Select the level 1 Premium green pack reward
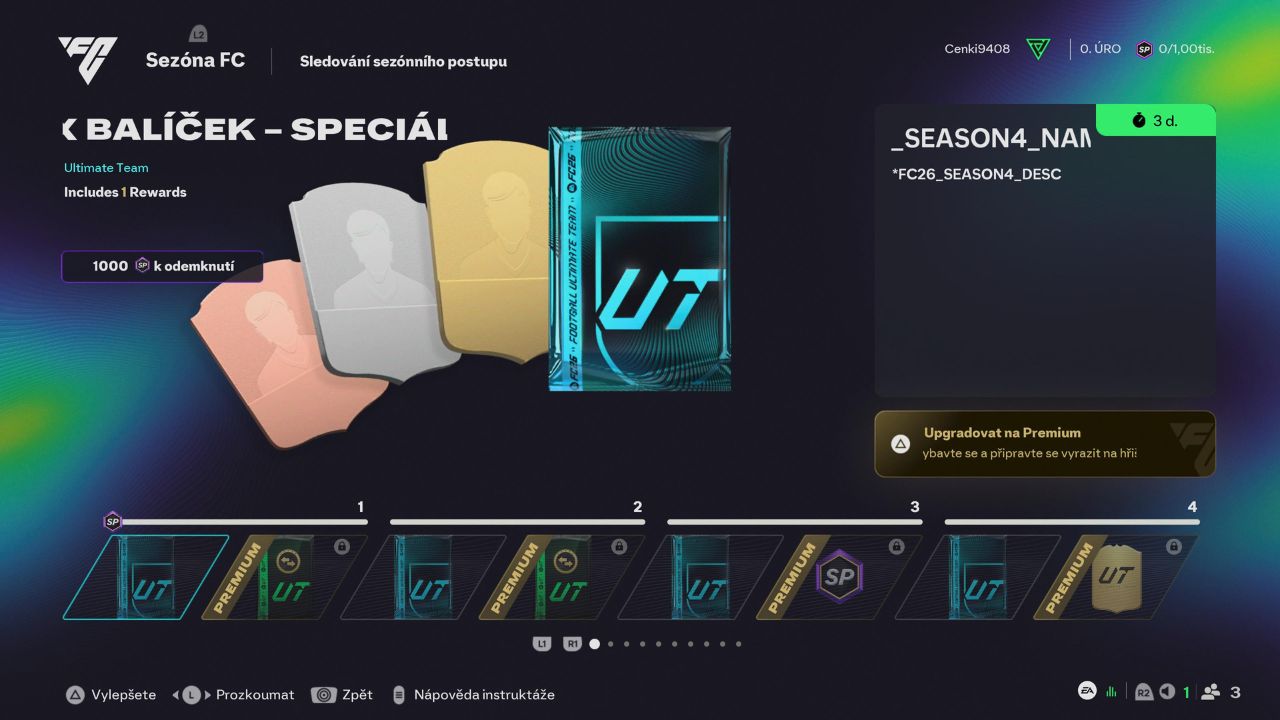1280x720 pixels. coord(284,577)
